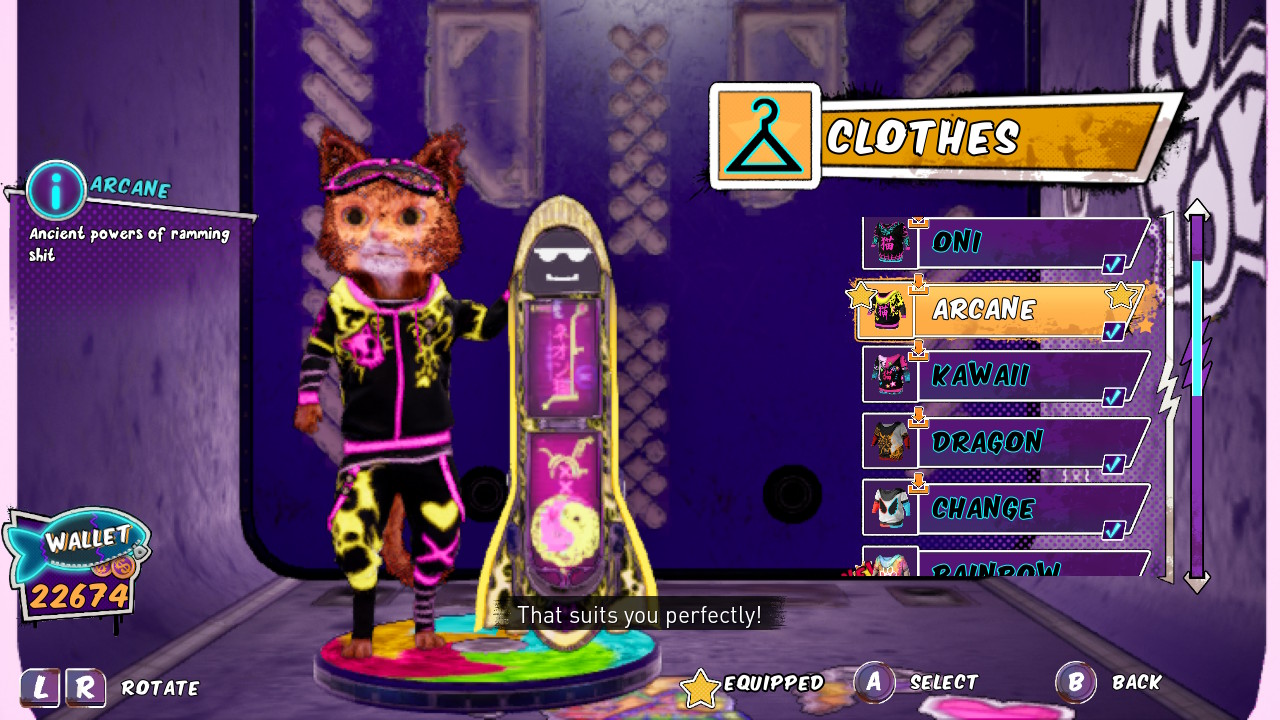Toggle the checkmark on the DRAGON outfit

[x=1113, y=464]
